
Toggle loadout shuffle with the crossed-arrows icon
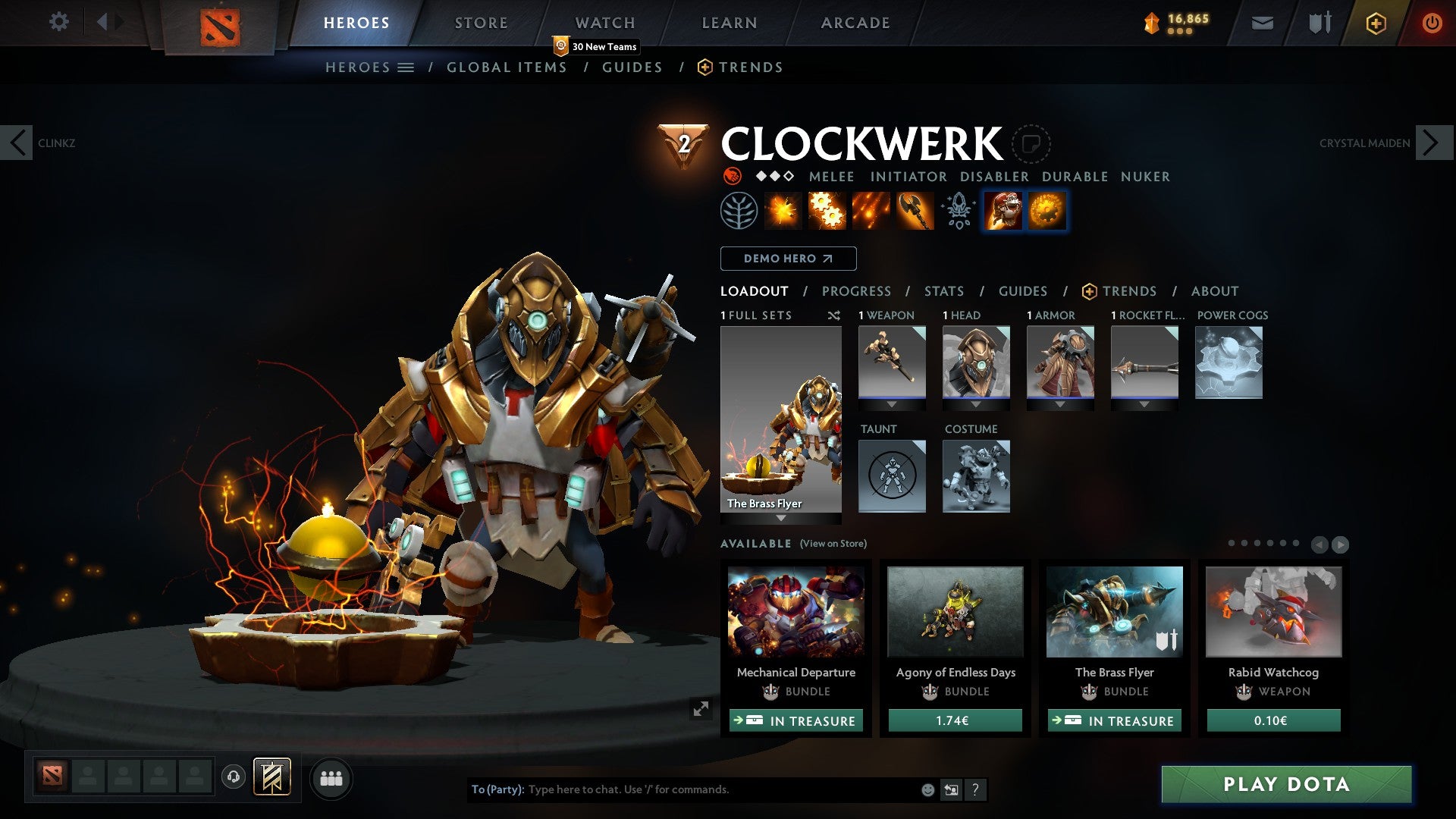pos(834,315)
